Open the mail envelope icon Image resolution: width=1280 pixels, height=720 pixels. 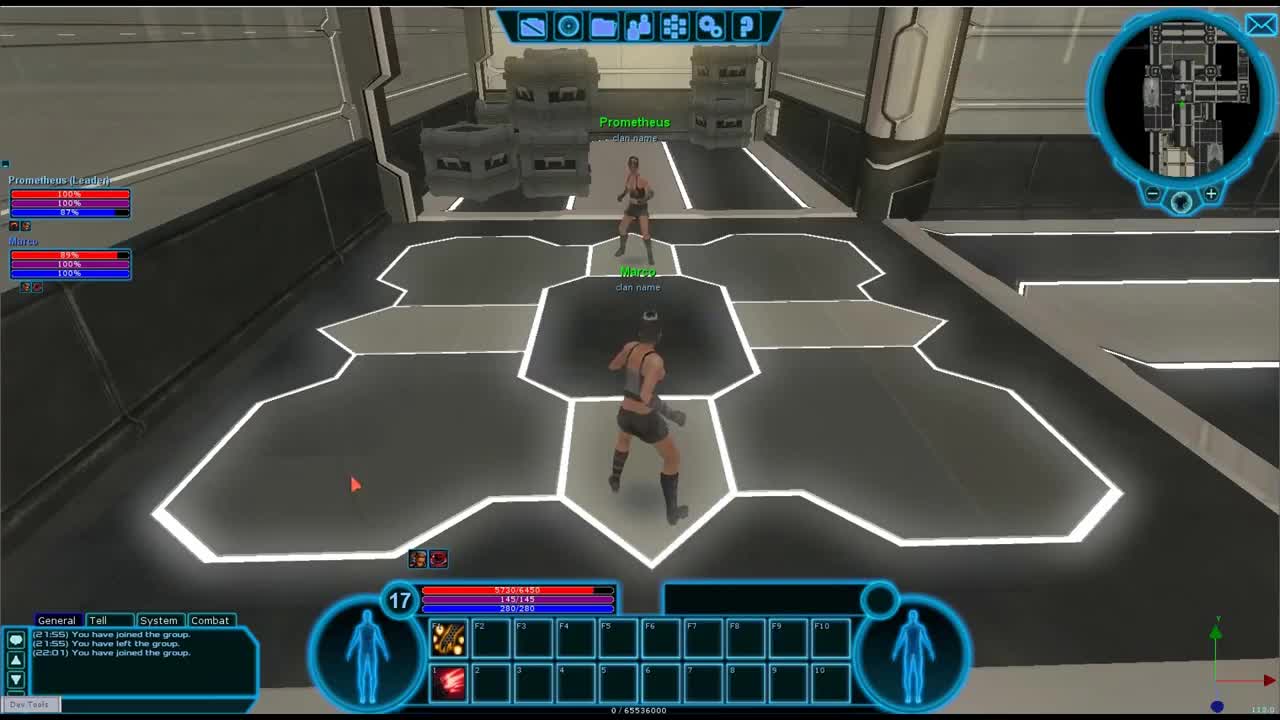1260,25
